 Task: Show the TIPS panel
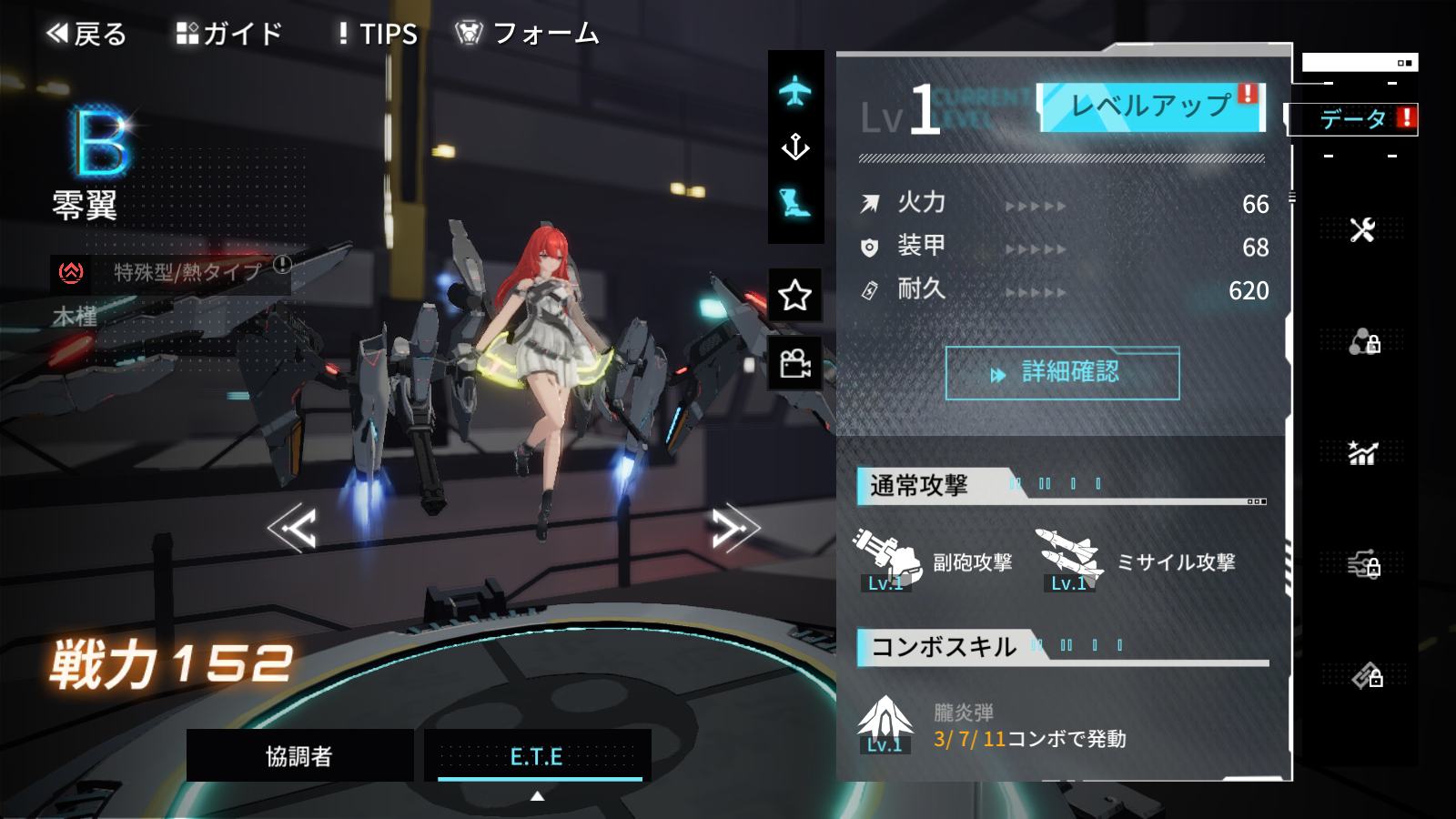coord(378,35)
